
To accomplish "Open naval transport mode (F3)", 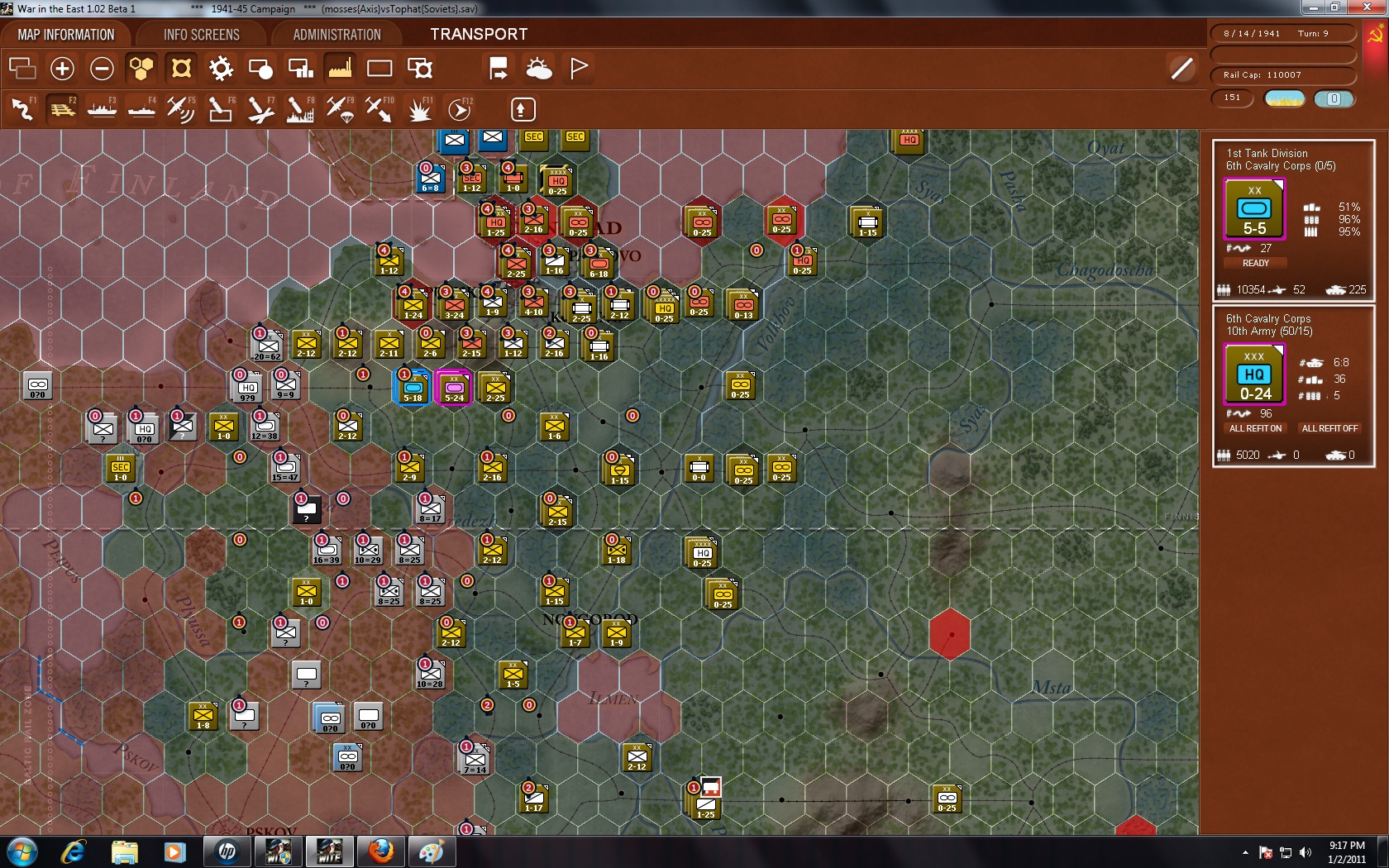I will (102, 108).
